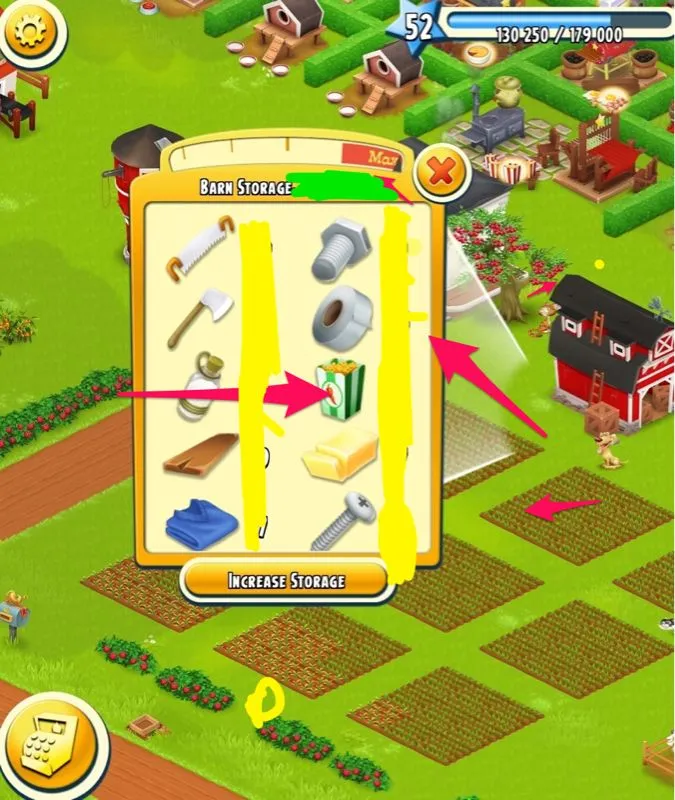Open the settings gear menu
This screenshot has height=800, width=675.
[31, 32]
